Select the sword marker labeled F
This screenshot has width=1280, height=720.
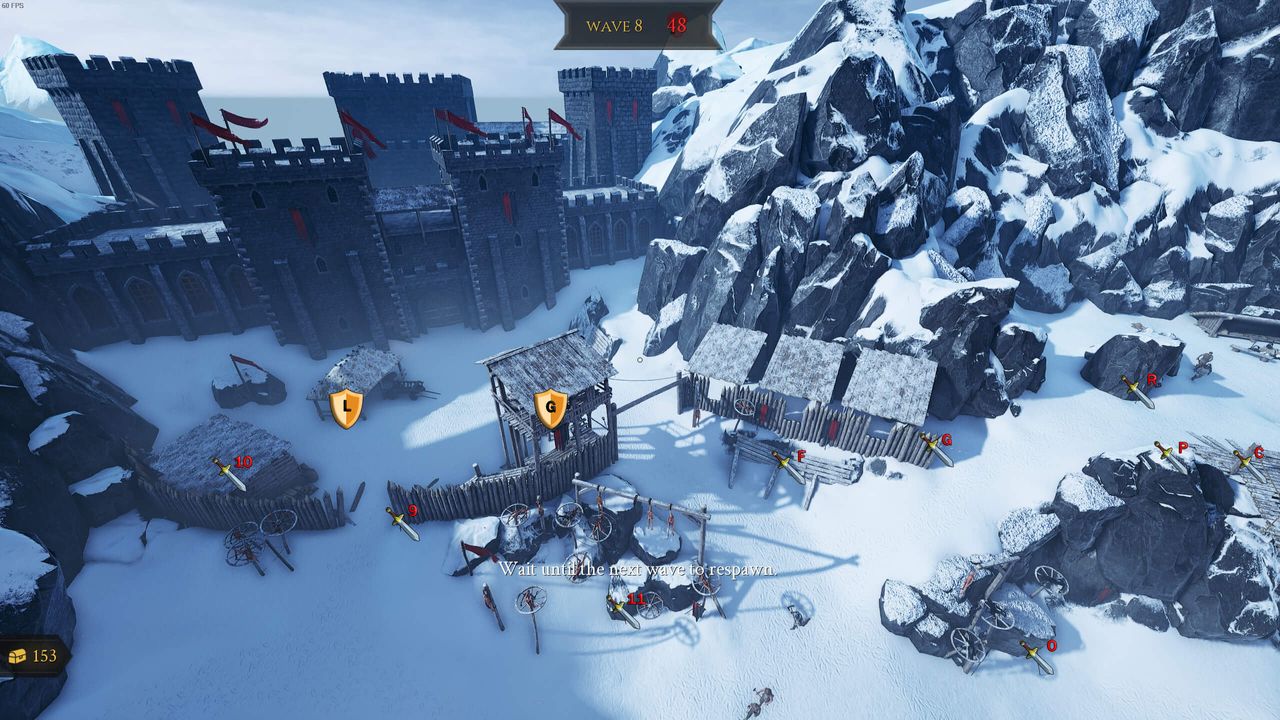tap(788, 466)
